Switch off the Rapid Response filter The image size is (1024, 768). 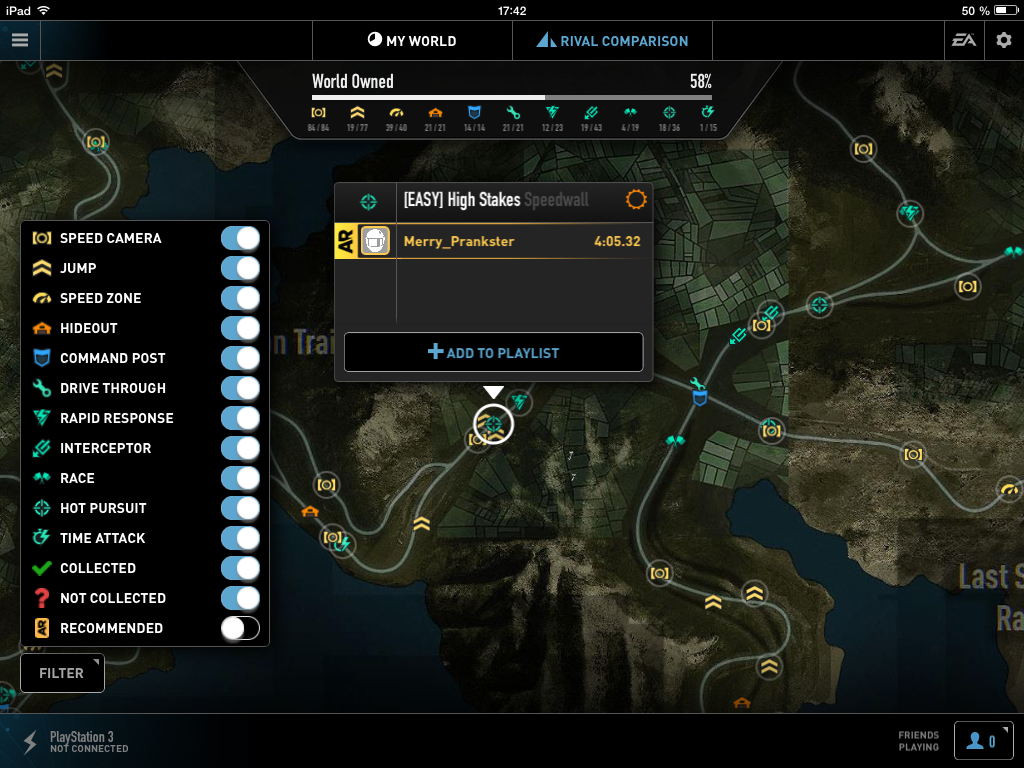(240, 418)
